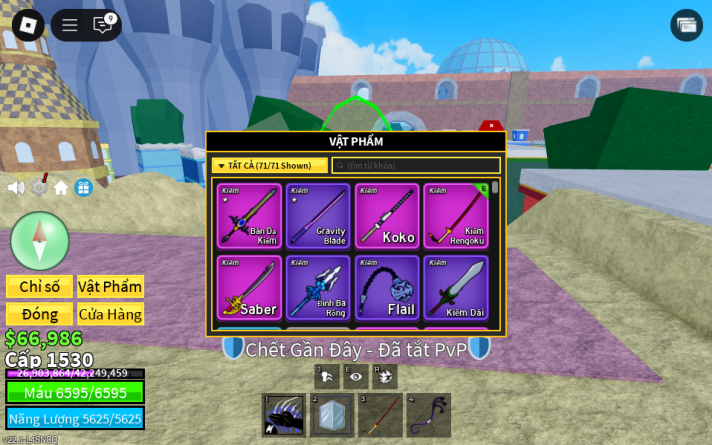712x445 pixels.
Task: Open the Tất Cả item filter dropdown
Action: [x=270, y=166]
